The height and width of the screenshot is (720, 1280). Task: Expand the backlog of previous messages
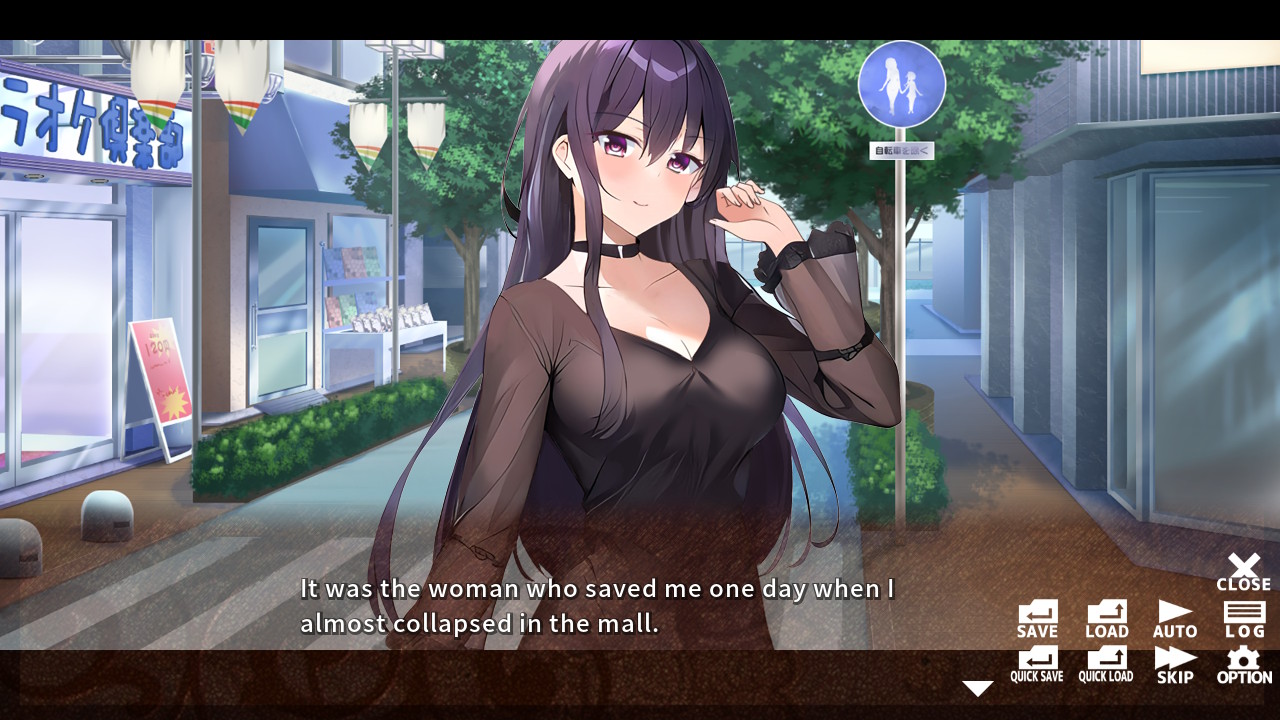click(x=1243, y=616)
